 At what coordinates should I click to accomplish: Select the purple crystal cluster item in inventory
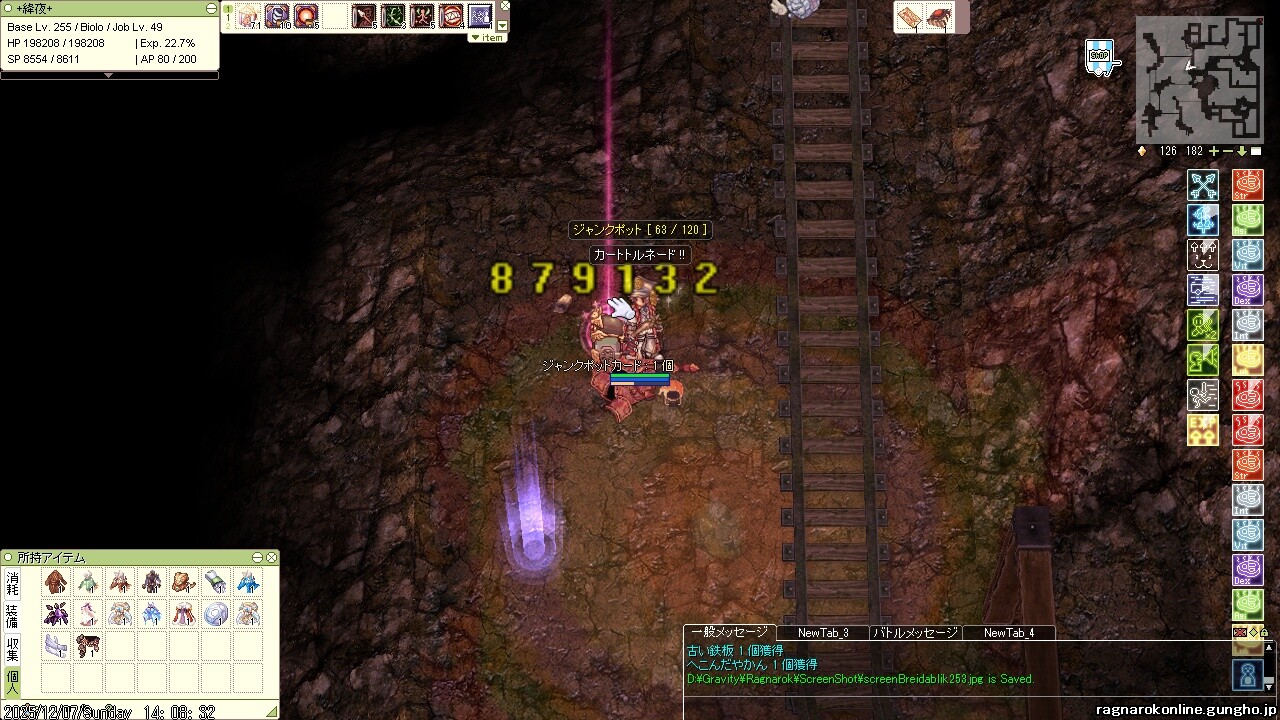point(56,613)
